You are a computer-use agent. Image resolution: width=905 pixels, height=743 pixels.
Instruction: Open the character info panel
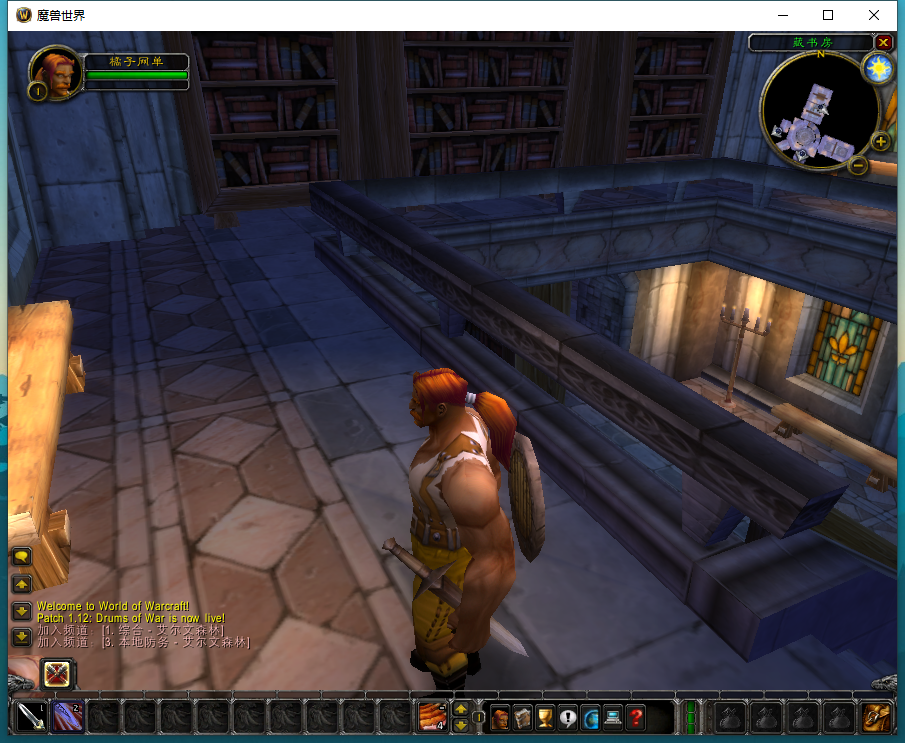point(499,717)
